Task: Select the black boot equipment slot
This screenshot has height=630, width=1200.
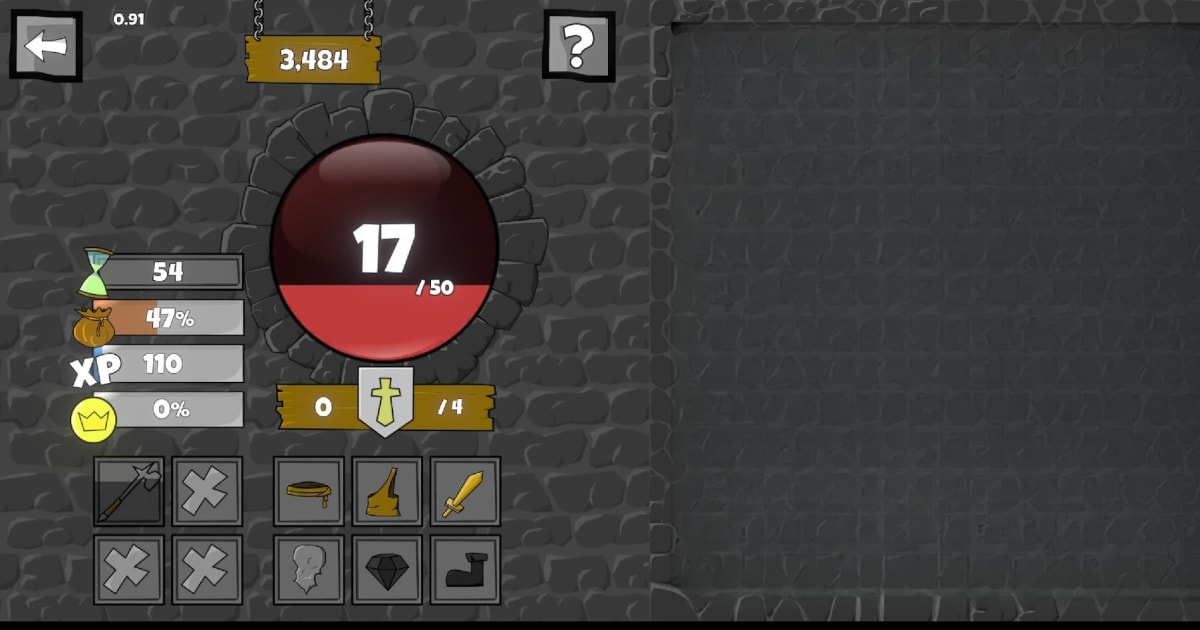Action: [x=465, y=569]
